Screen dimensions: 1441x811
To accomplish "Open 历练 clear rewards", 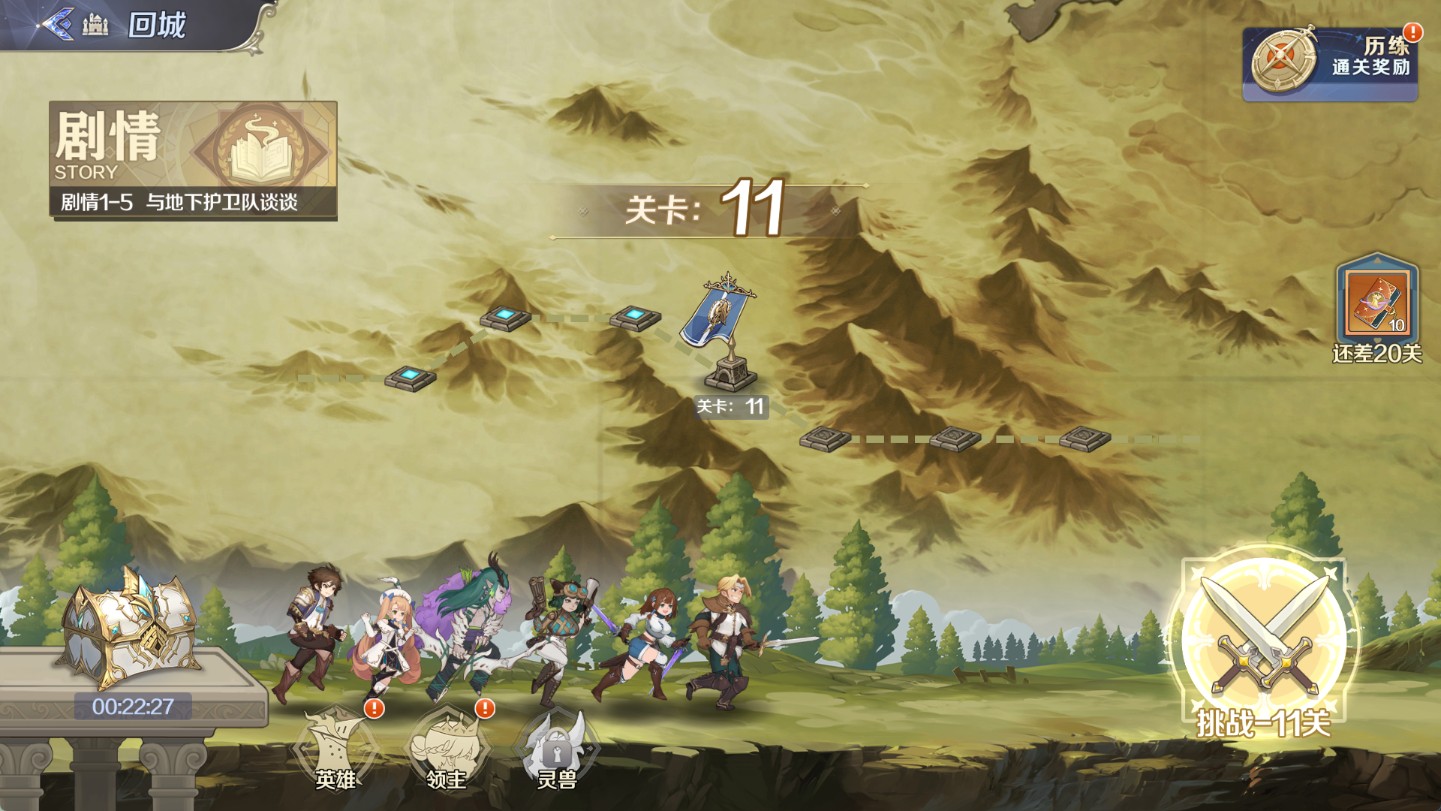I will tap(1330, 64).
